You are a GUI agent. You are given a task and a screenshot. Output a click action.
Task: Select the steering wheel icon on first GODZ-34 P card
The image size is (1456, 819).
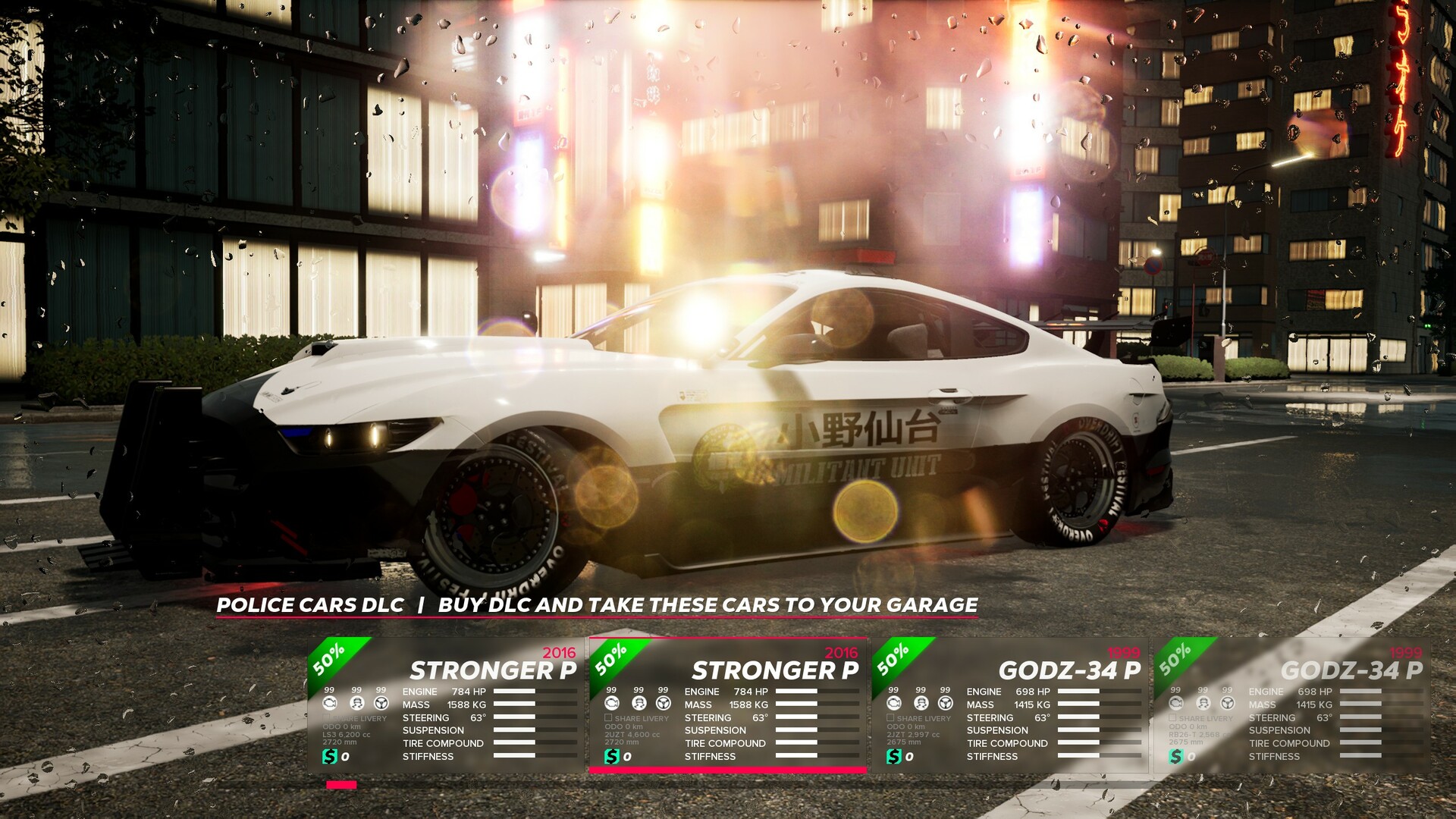tap(944, 702)
